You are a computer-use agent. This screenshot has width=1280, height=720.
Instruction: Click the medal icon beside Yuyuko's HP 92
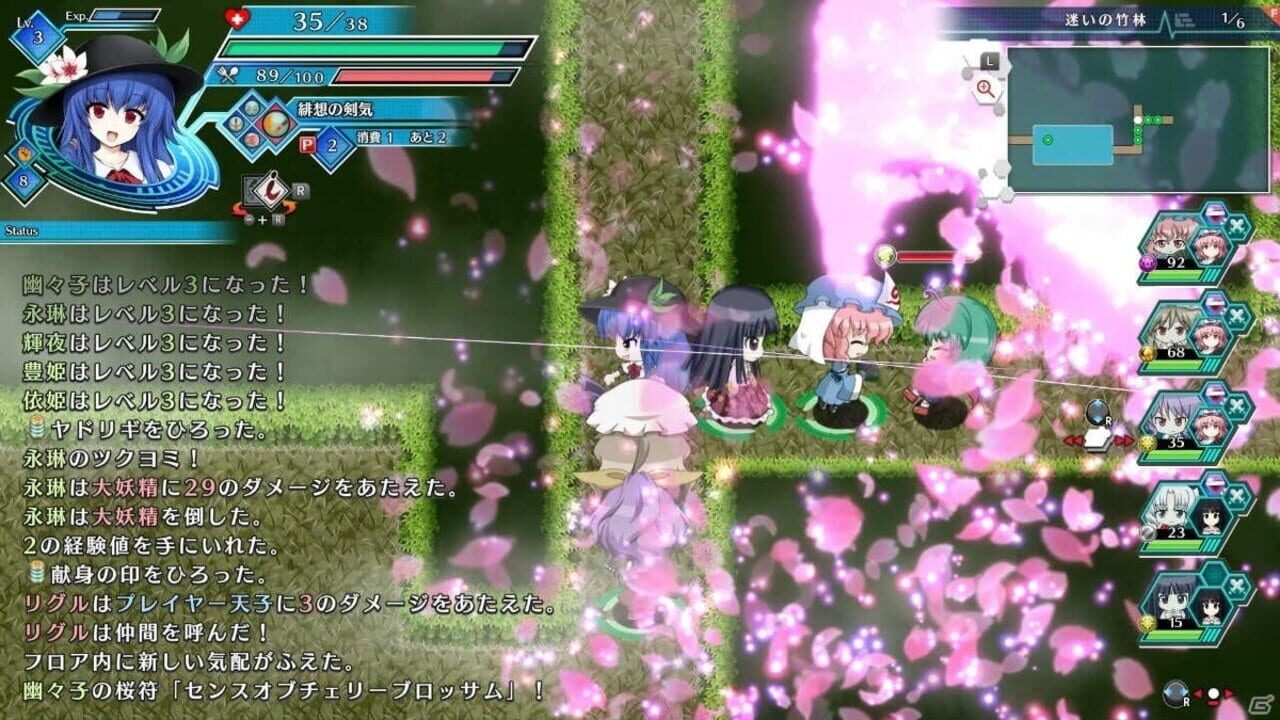(1146, 262)
